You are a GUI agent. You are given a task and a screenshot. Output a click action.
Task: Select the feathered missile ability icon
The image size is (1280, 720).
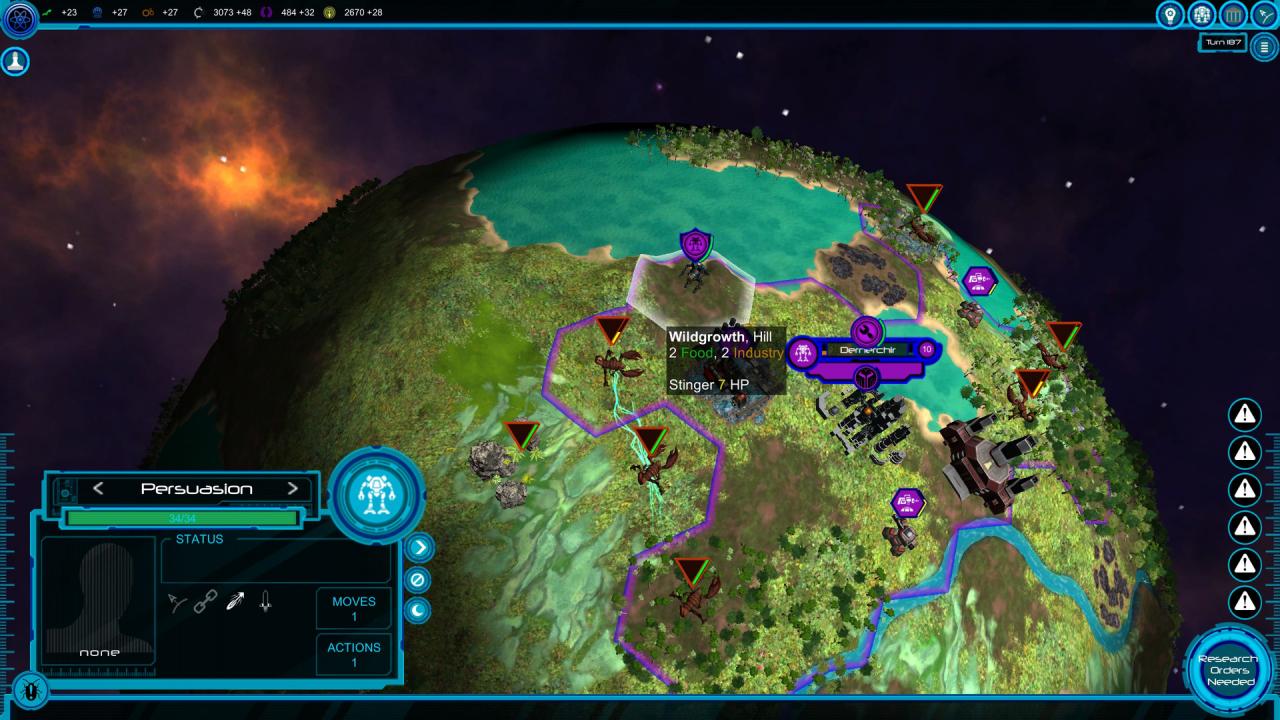[x=235, y=602]
